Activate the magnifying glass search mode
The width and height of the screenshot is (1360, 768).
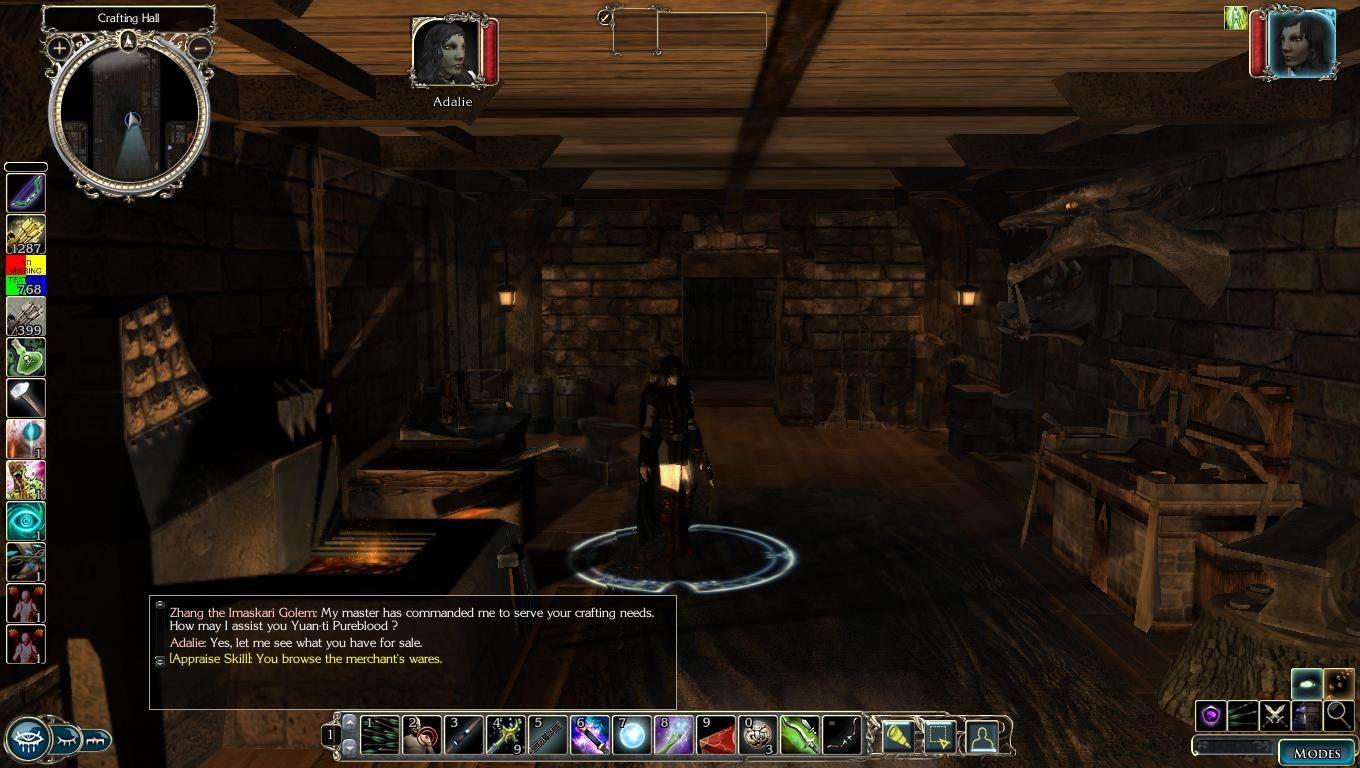pos(1338,715)
